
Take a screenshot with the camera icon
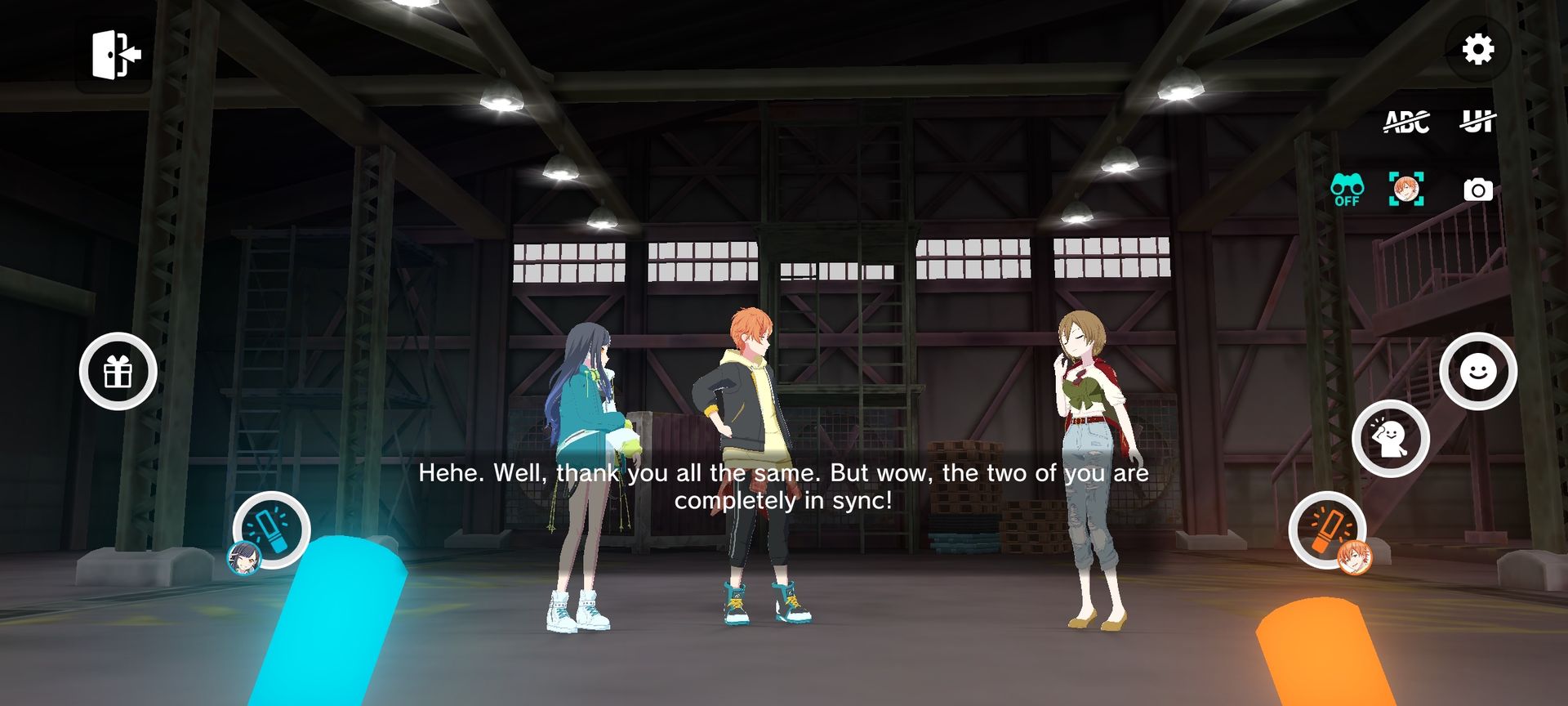(x=1477, y=190)
